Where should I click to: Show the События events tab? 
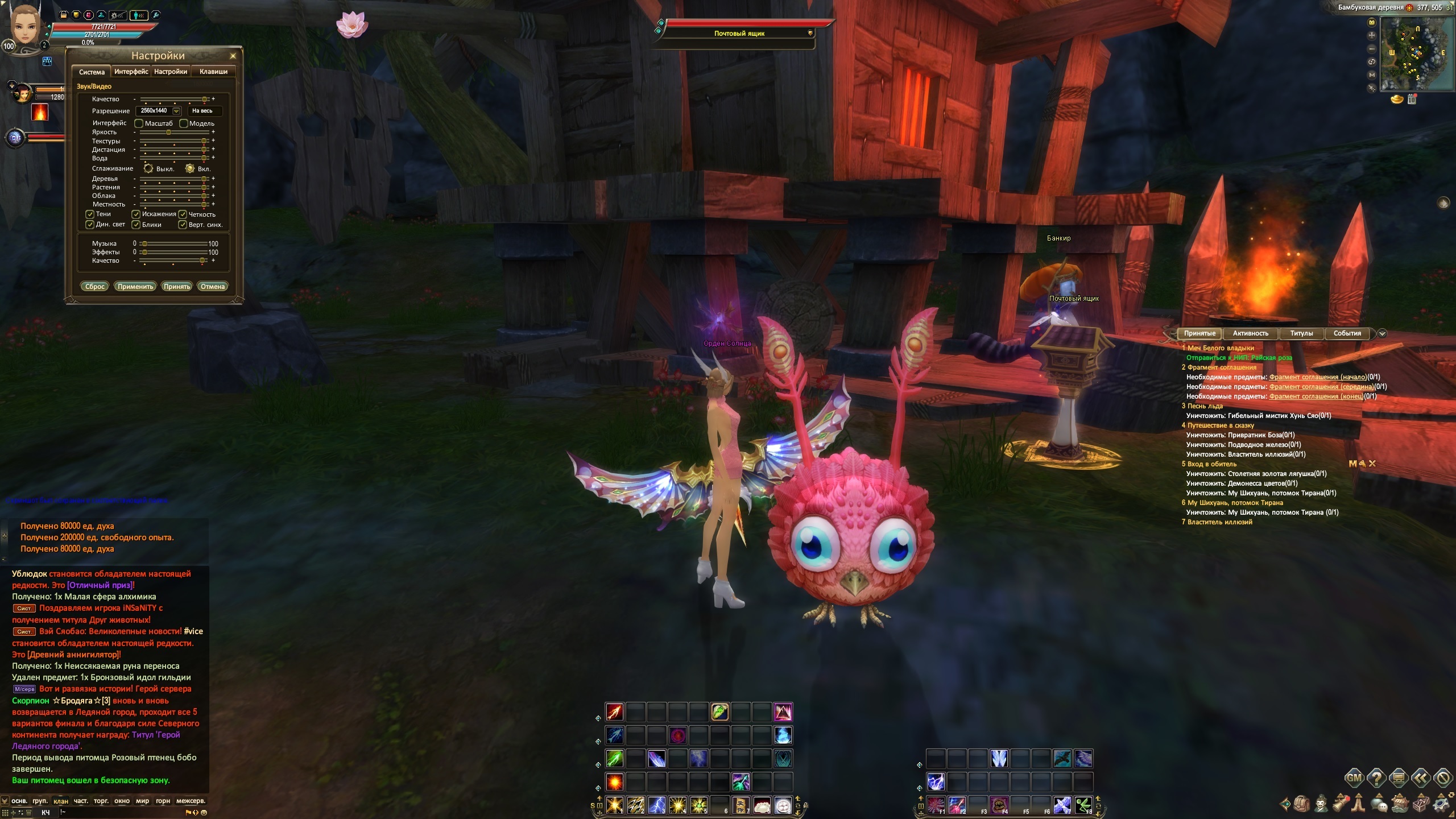(1347, 334)
